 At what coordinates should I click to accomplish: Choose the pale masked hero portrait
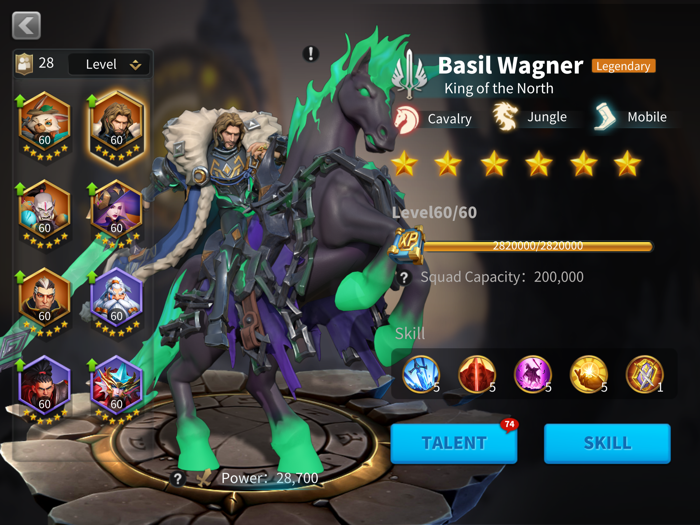(44, 211)
